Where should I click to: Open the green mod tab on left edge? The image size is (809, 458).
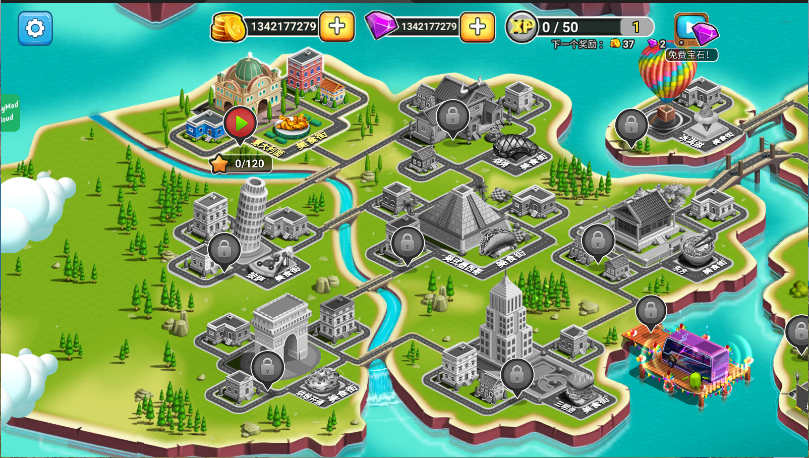(x=8, y=112)
